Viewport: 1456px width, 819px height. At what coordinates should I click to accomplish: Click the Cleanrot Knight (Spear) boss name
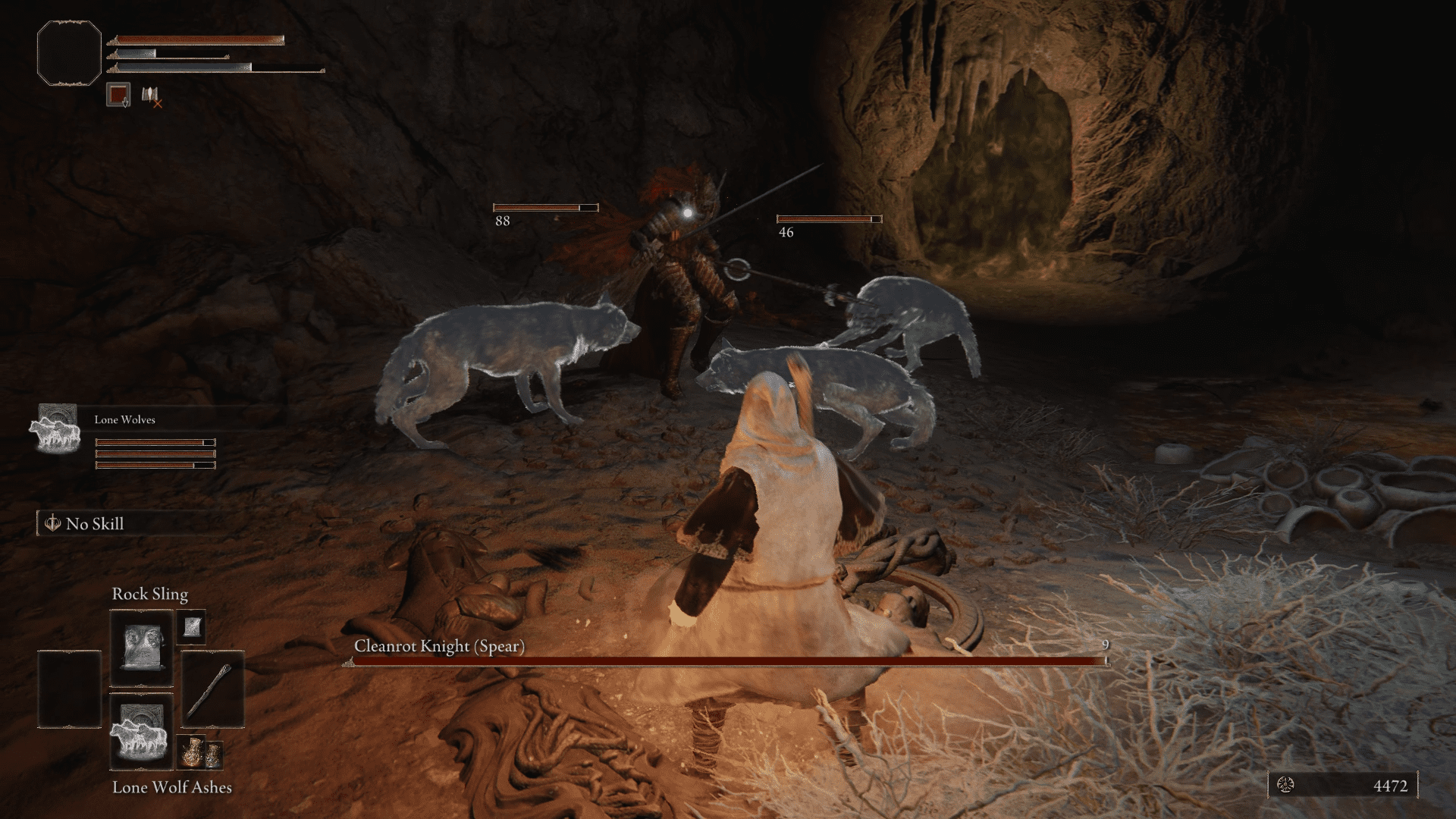(440, 648)
